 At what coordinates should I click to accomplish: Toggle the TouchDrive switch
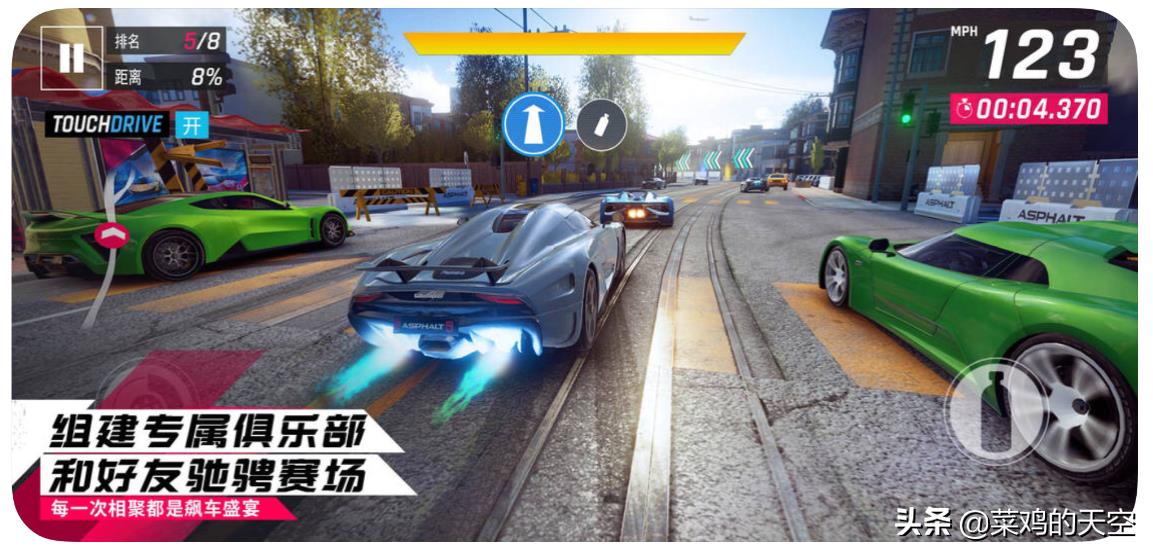click(191, 125)
